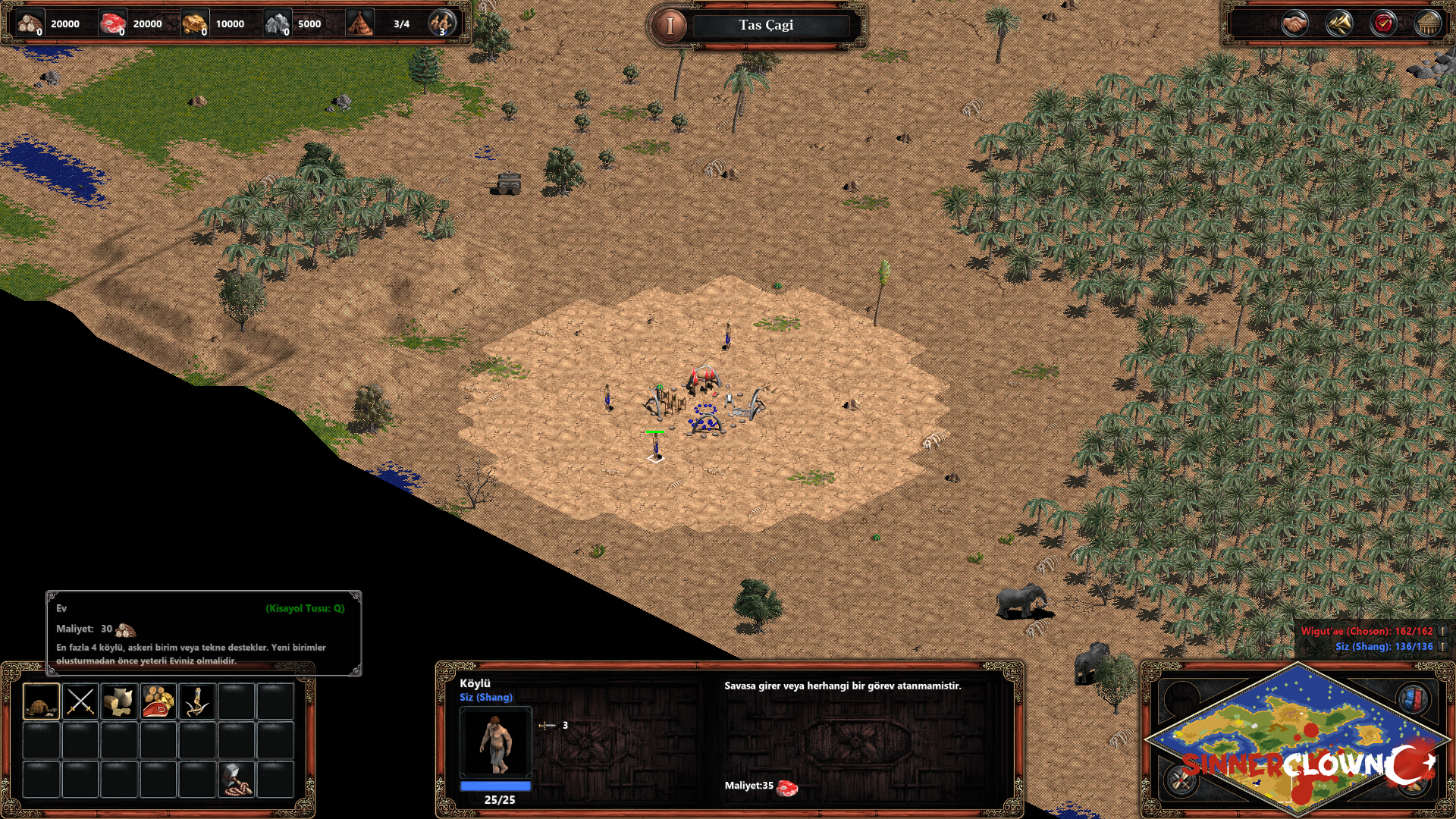Image resolution: width=1456 pixels, height=819 pixels.
Task: Open the main menu temple icon
Action: 1427,24
